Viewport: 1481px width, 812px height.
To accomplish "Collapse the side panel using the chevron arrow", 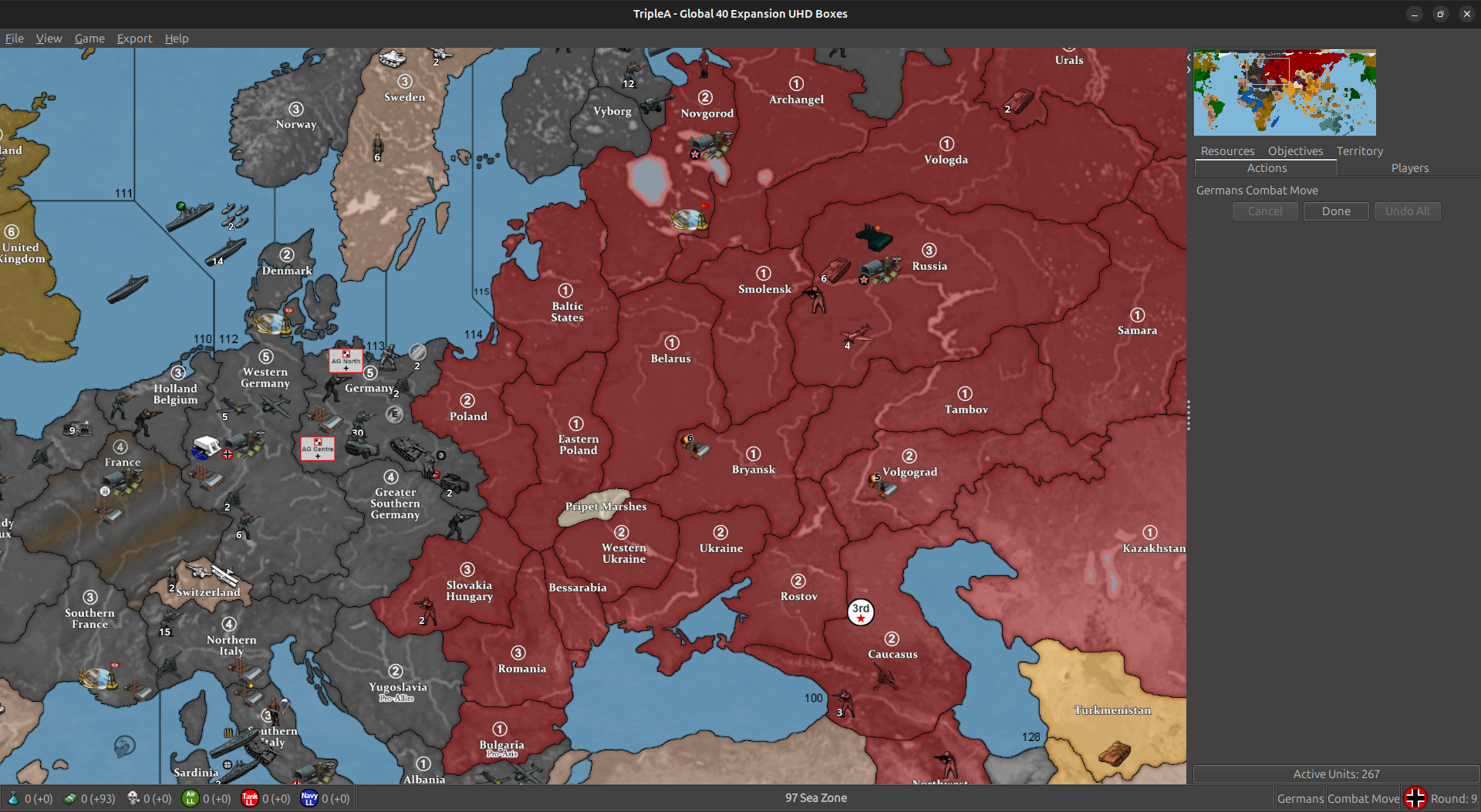I will click(1188, 57).
